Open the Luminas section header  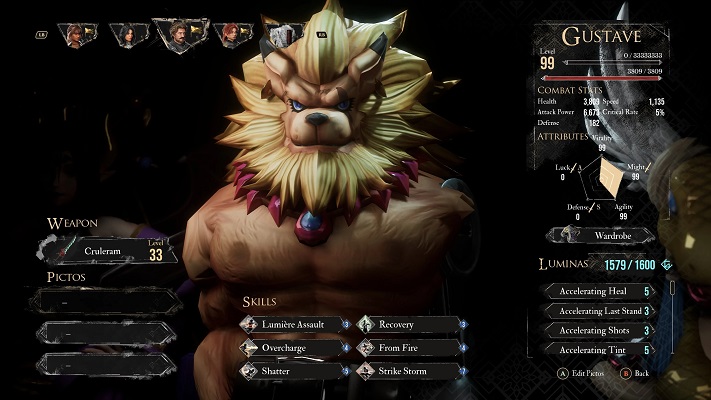tap(573, 264)
